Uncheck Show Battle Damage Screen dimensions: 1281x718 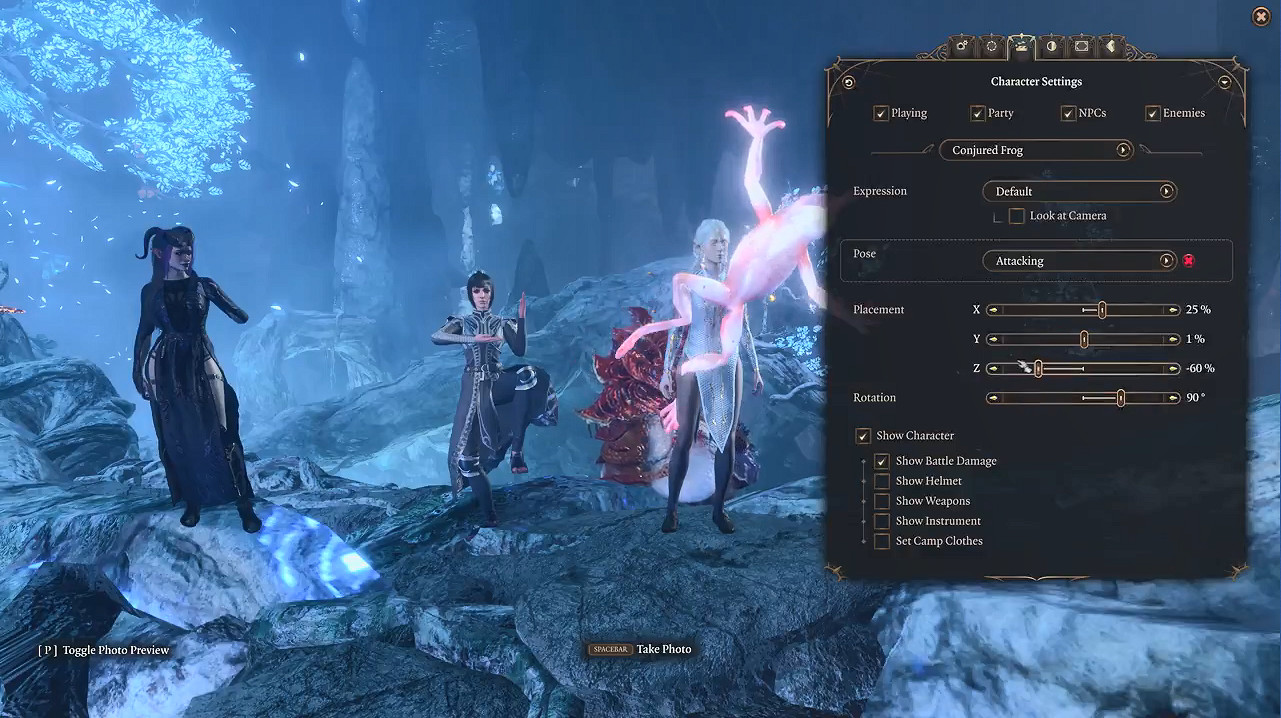[882, 461]
